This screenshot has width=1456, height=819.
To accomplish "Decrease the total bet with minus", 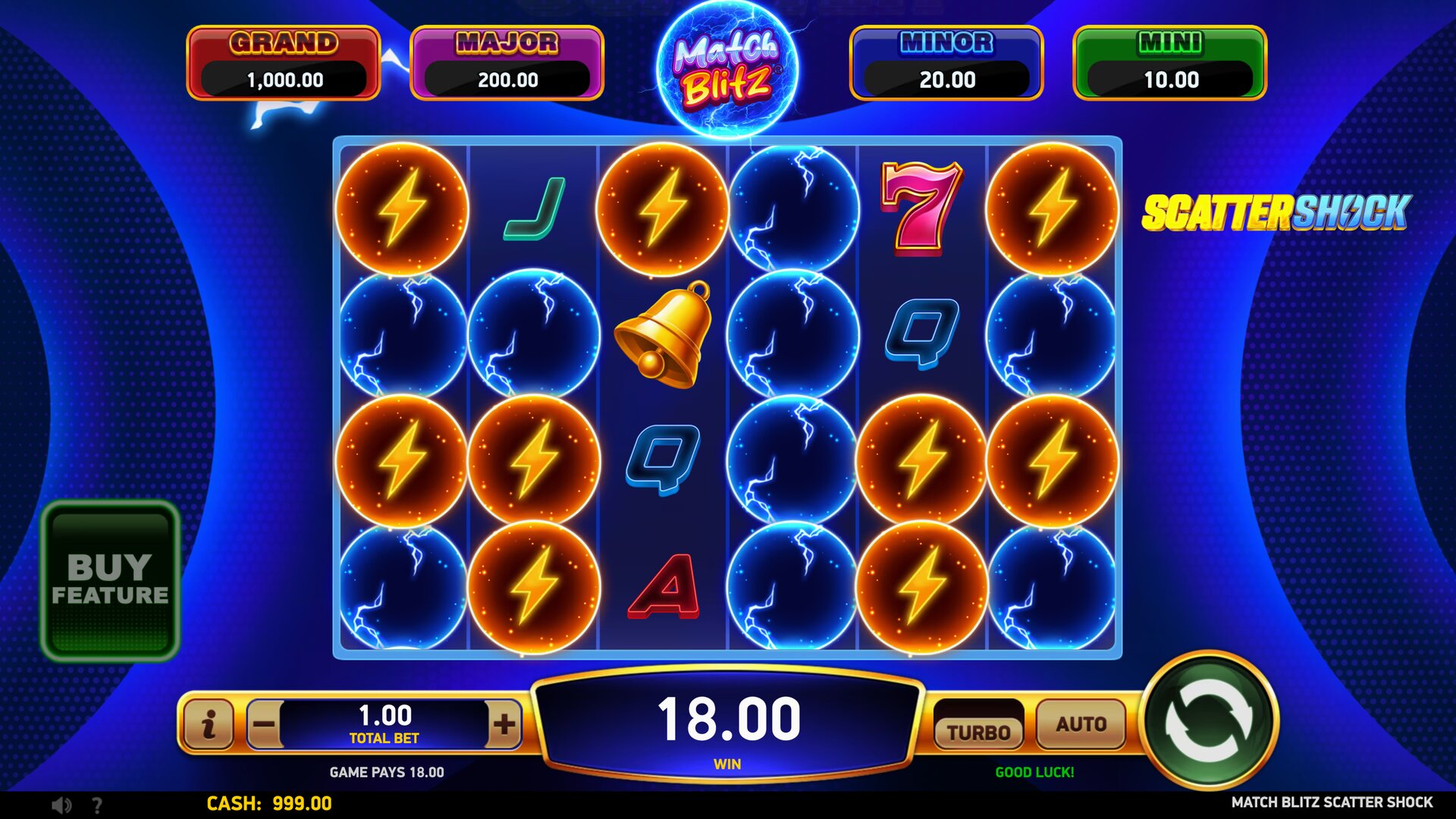I will pyautogui.click(x=264, y=724).
